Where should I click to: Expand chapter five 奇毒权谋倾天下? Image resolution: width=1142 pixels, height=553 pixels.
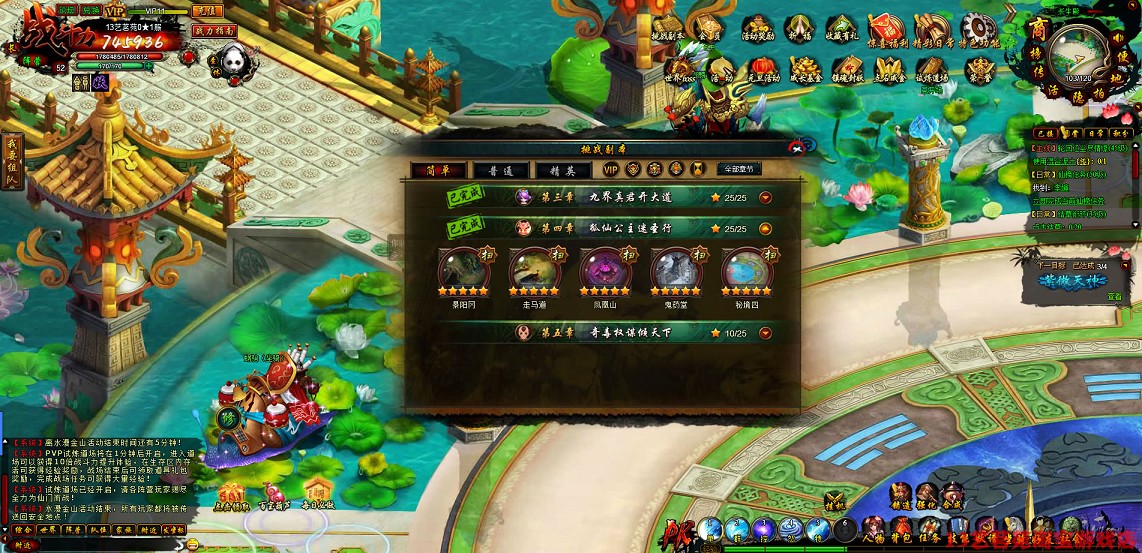pos(766,333)
